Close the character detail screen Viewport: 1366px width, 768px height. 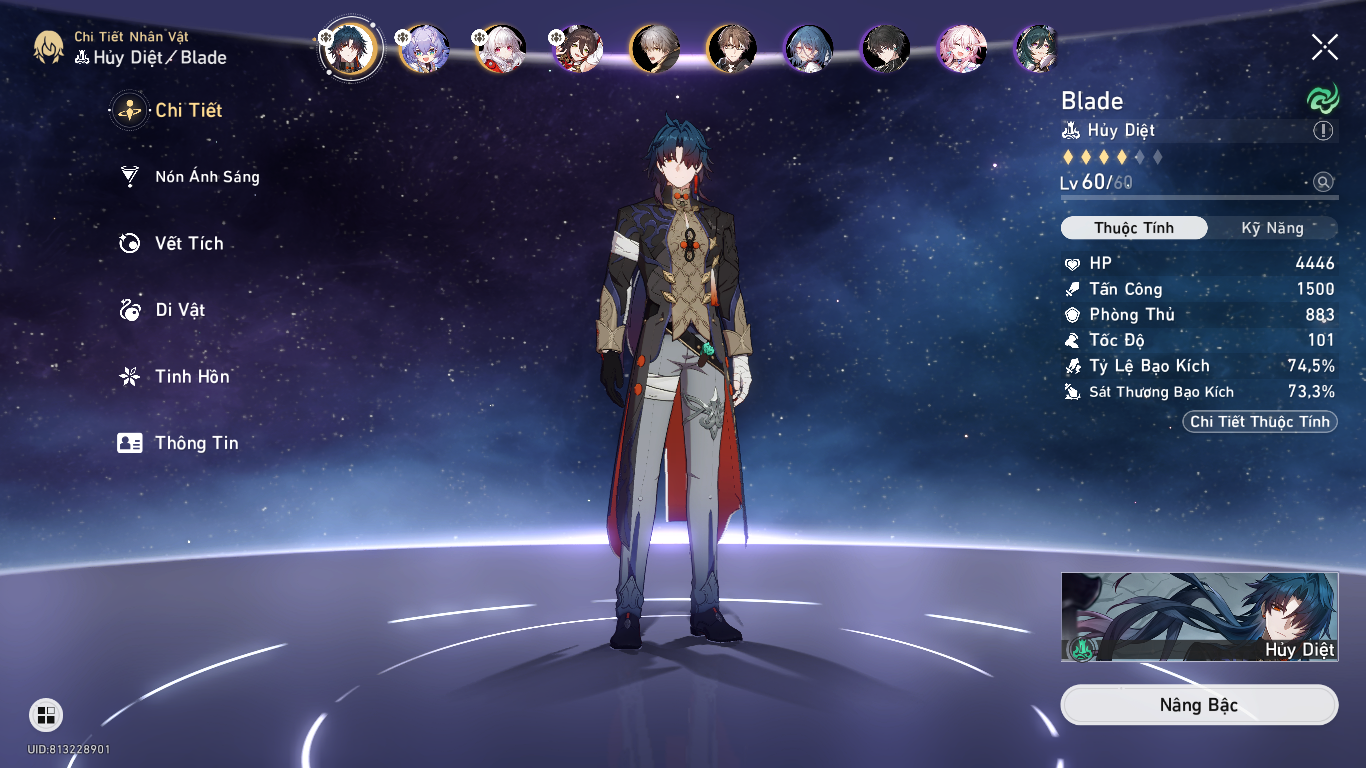pos(1324,45)
